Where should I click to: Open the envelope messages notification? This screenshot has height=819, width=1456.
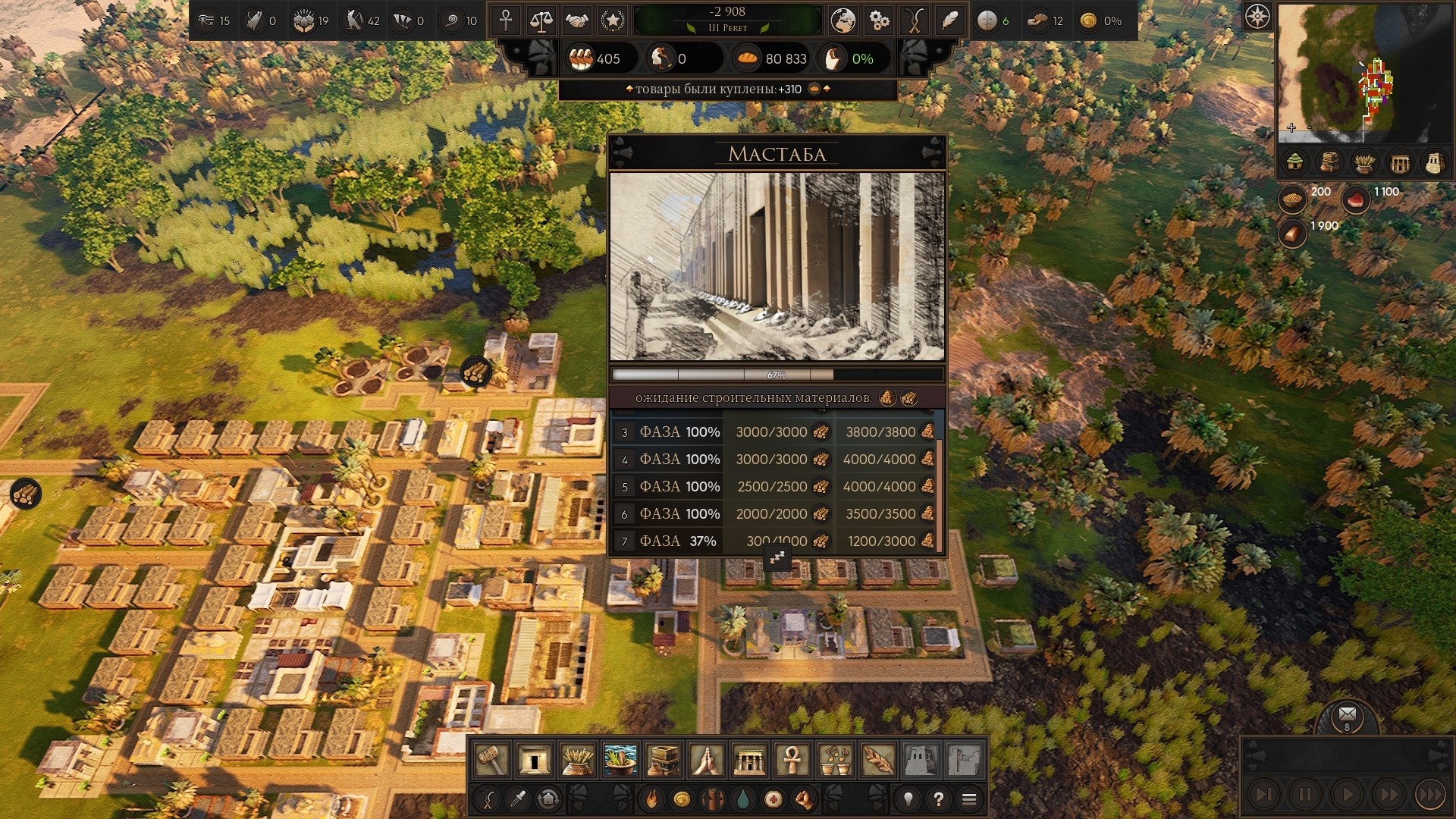[1348, 714]
